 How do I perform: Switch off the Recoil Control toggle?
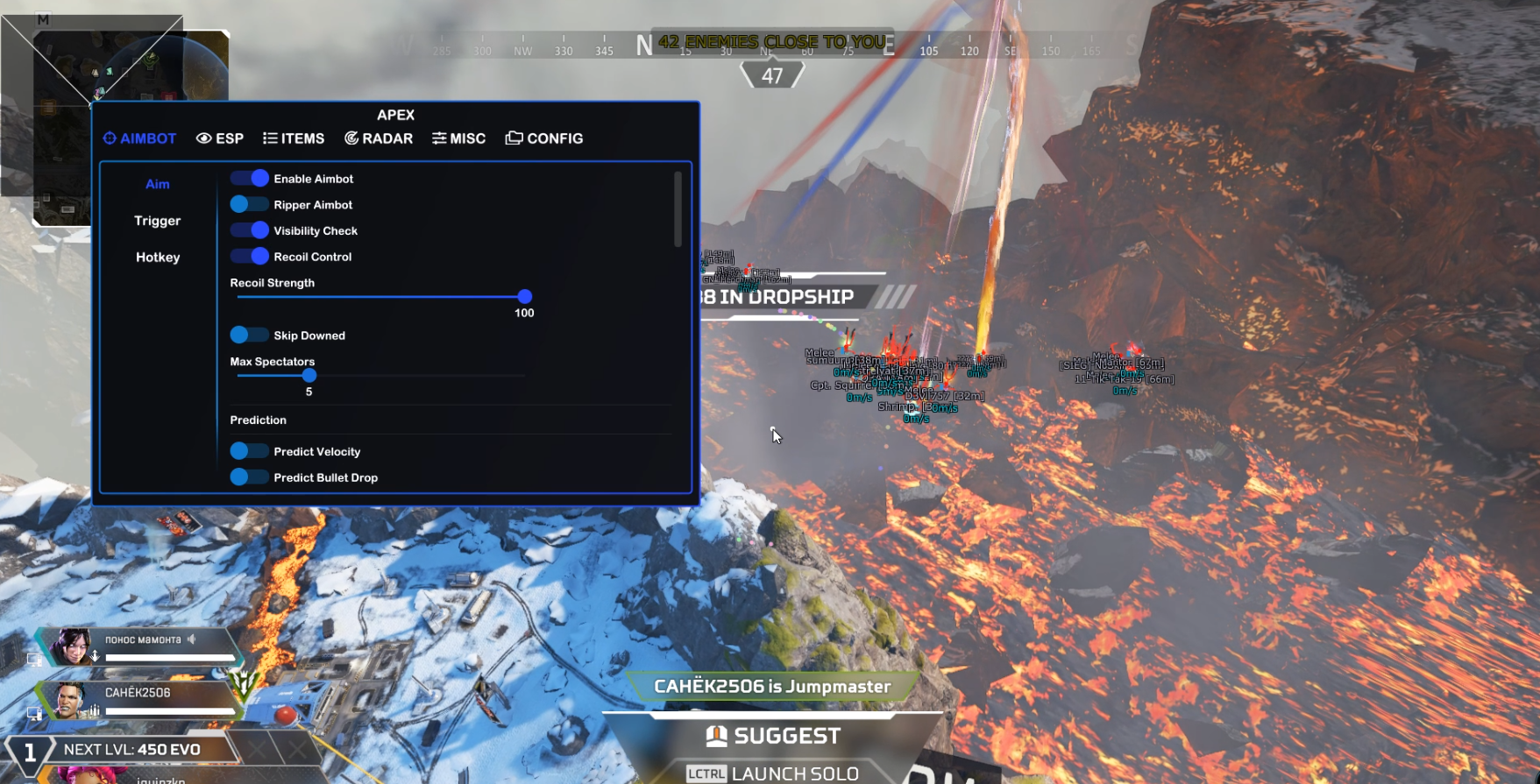249,257
